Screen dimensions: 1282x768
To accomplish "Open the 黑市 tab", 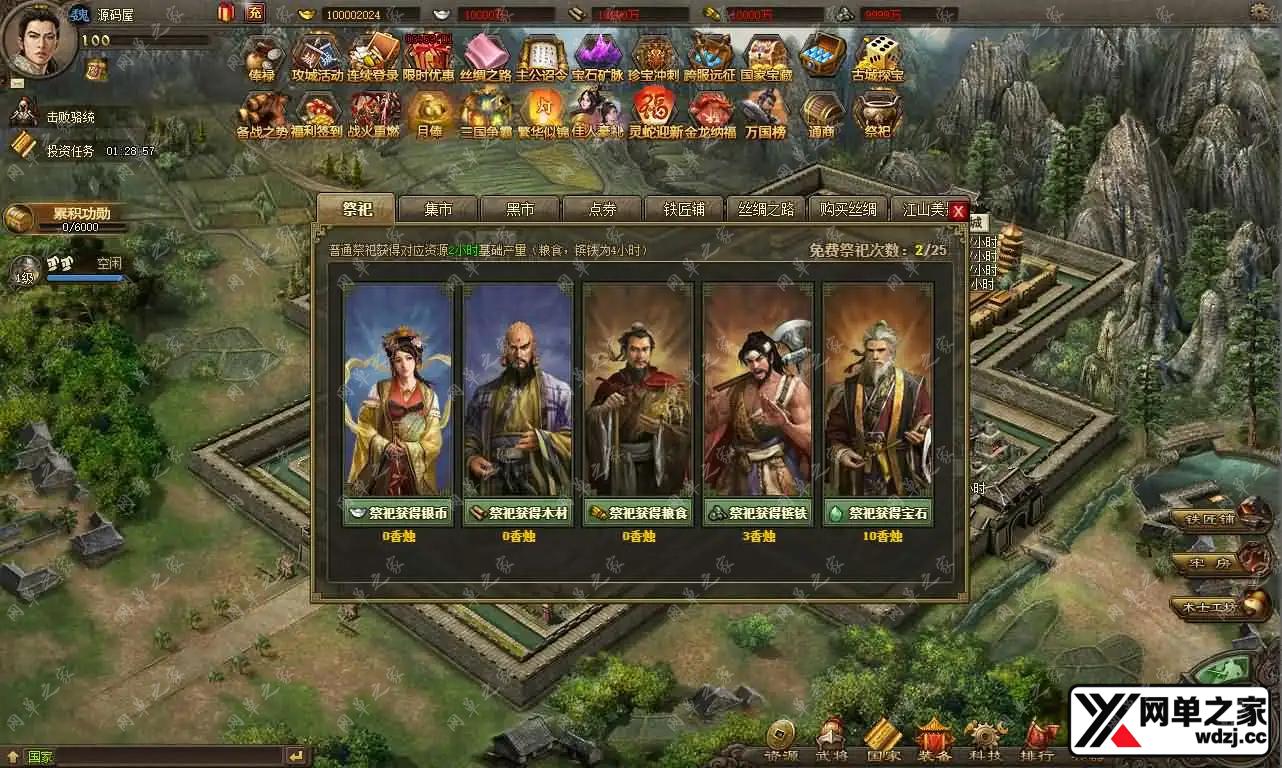I will pyautogui.click(x=520, y=209).
